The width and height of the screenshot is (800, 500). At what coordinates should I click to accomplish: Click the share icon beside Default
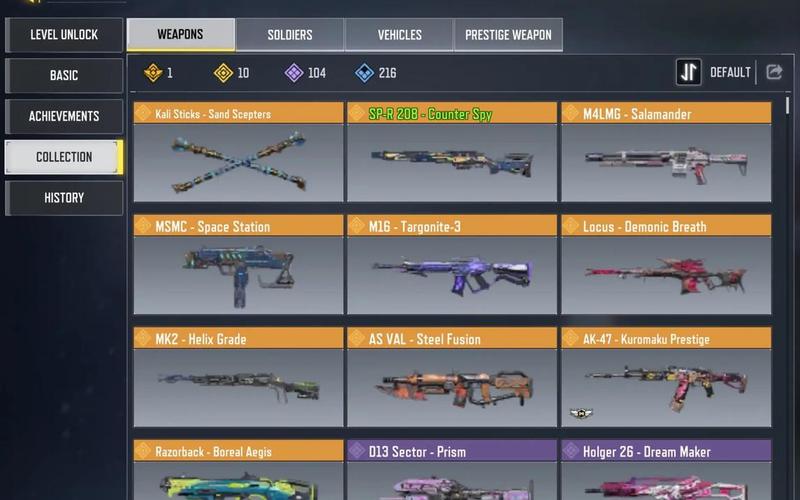click(x=774, y=72)
